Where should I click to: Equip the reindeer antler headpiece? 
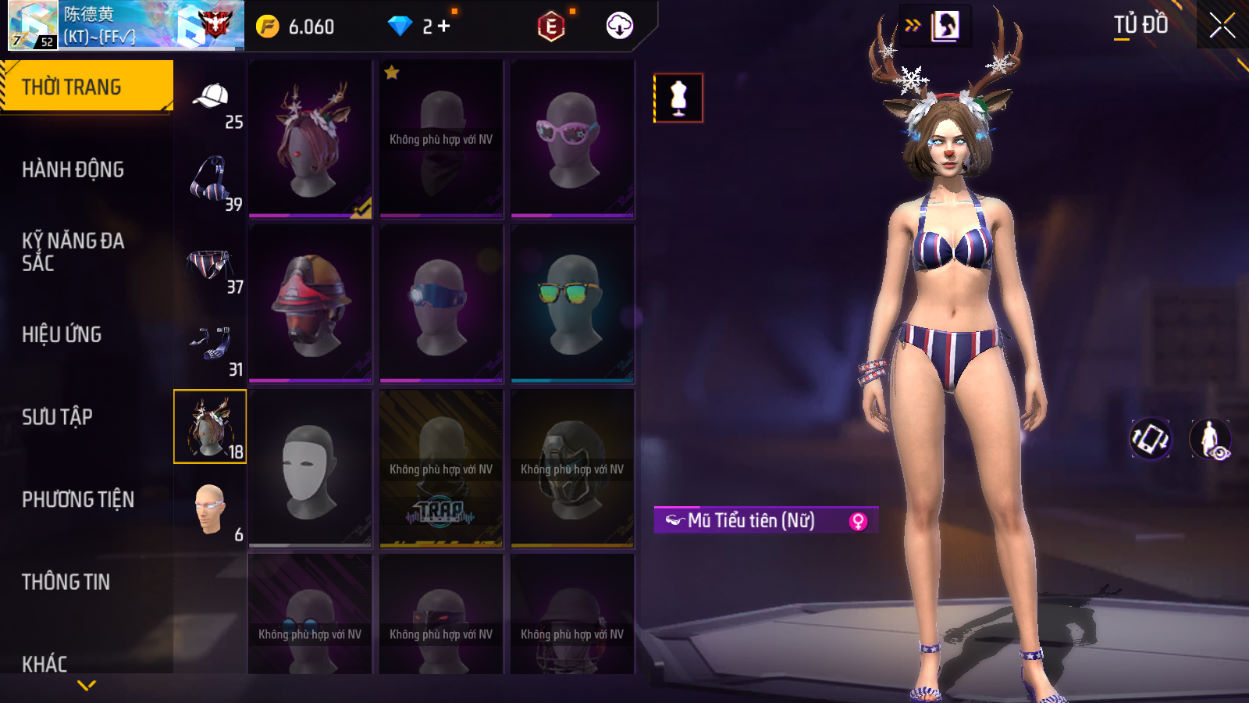[x=310, y=138]
